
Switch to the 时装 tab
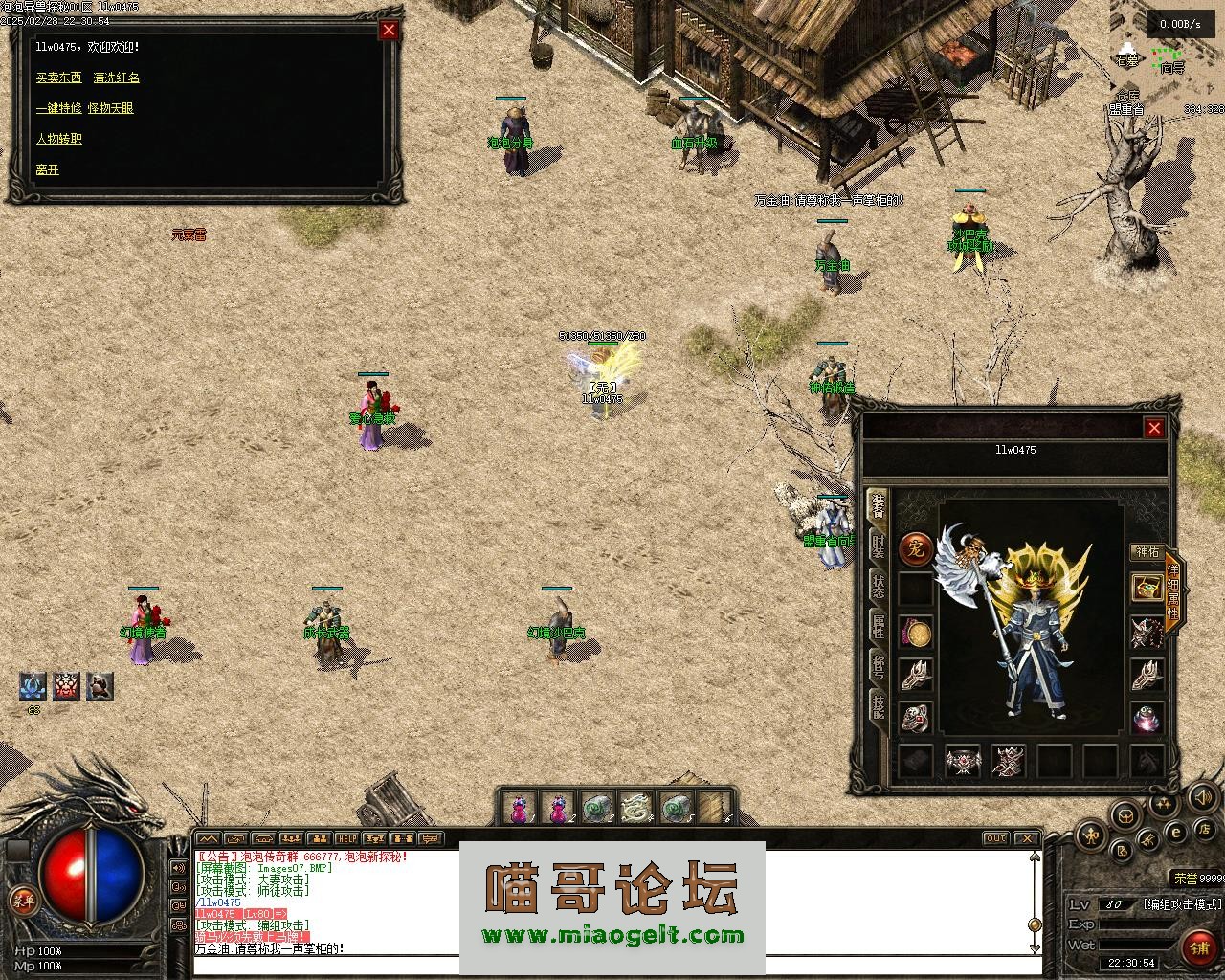point(878,546)
